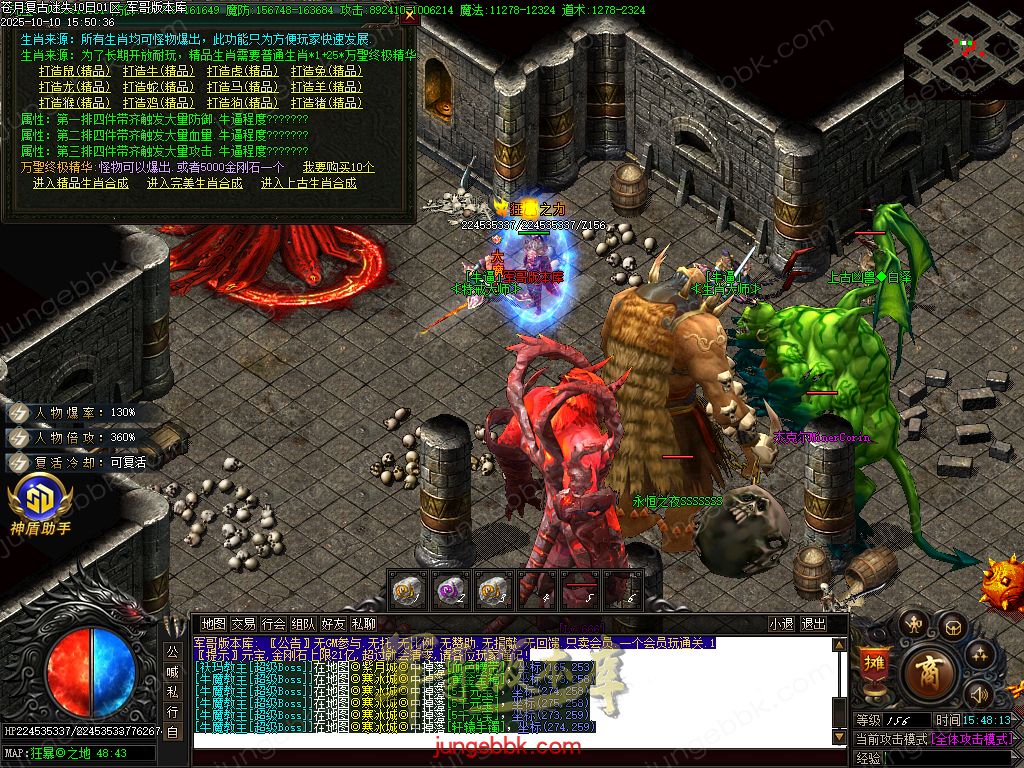Open the 神盾助手 assistant
The image size is (1024, 768).
pyautogui.click(x=40, y=503)
